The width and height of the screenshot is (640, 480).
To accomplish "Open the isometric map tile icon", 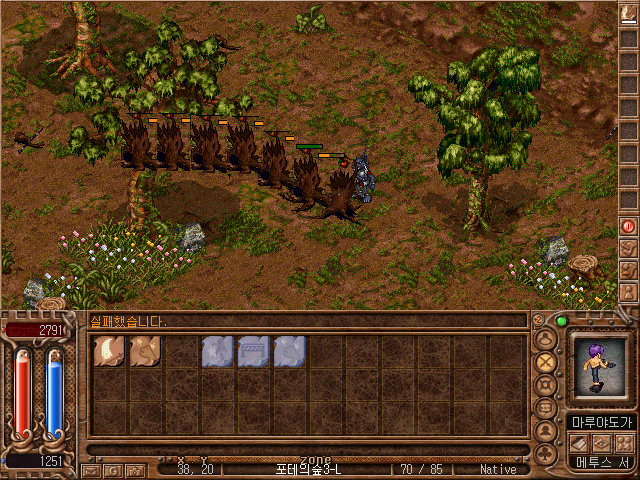I will point(603,442).
